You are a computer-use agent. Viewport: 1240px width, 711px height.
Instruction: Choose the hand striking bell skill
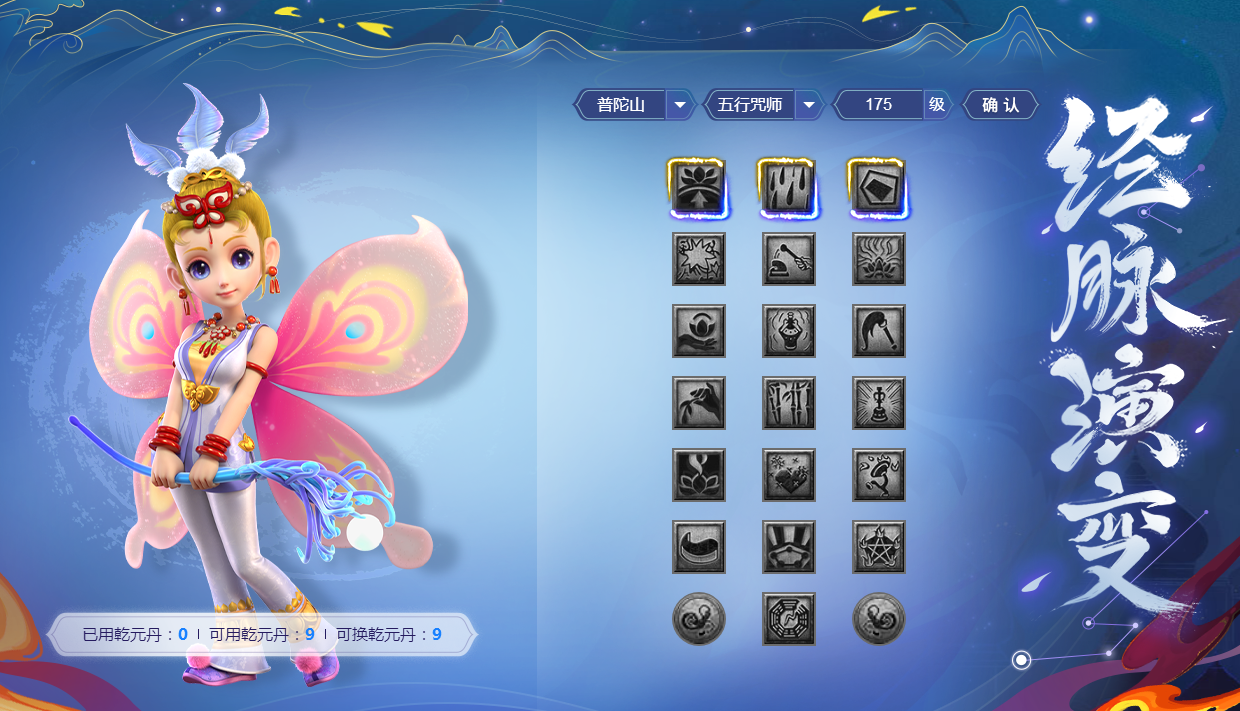point(788,259)
